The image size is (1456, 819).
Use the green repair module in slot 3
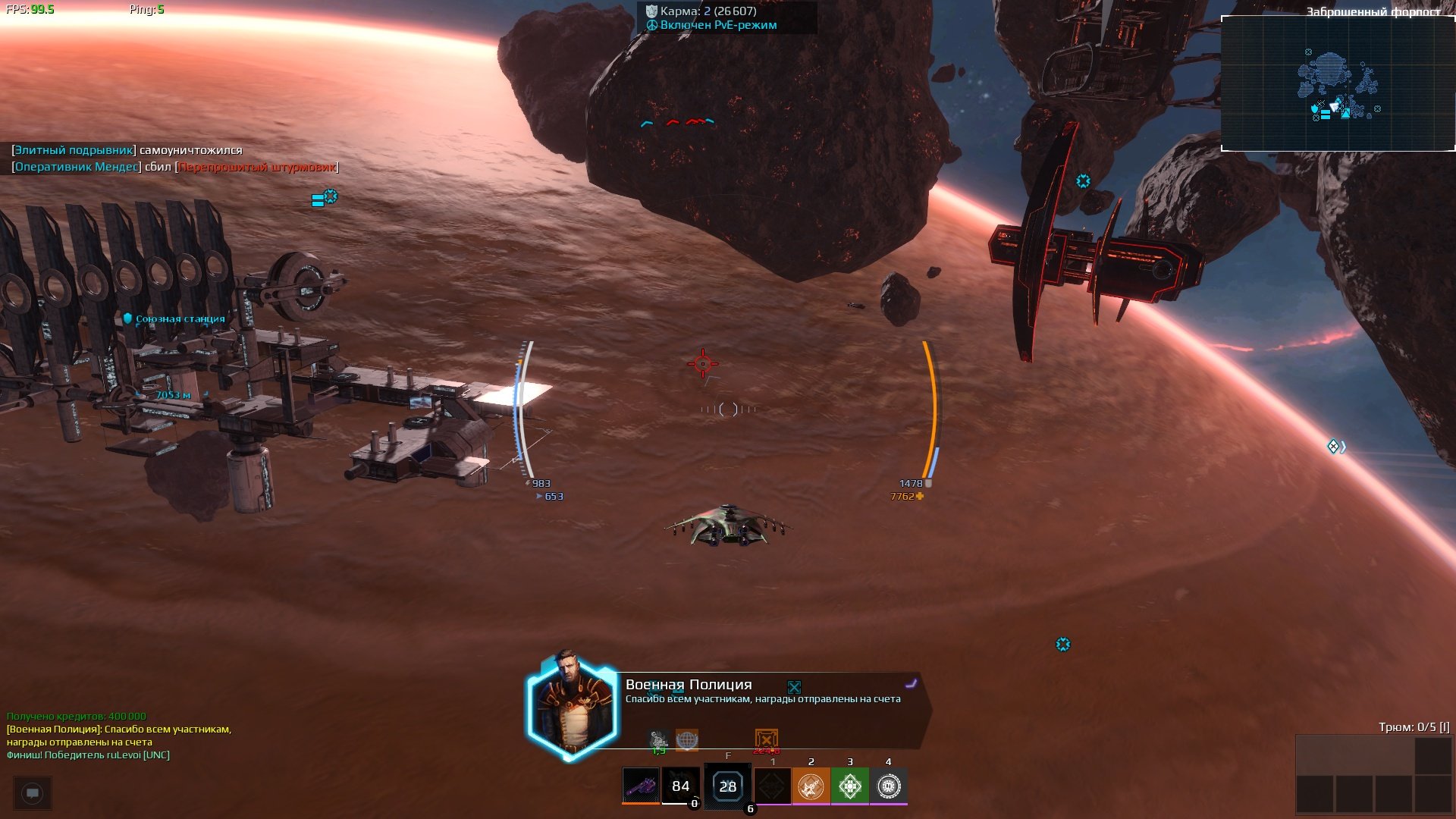(x=849, y=786)
